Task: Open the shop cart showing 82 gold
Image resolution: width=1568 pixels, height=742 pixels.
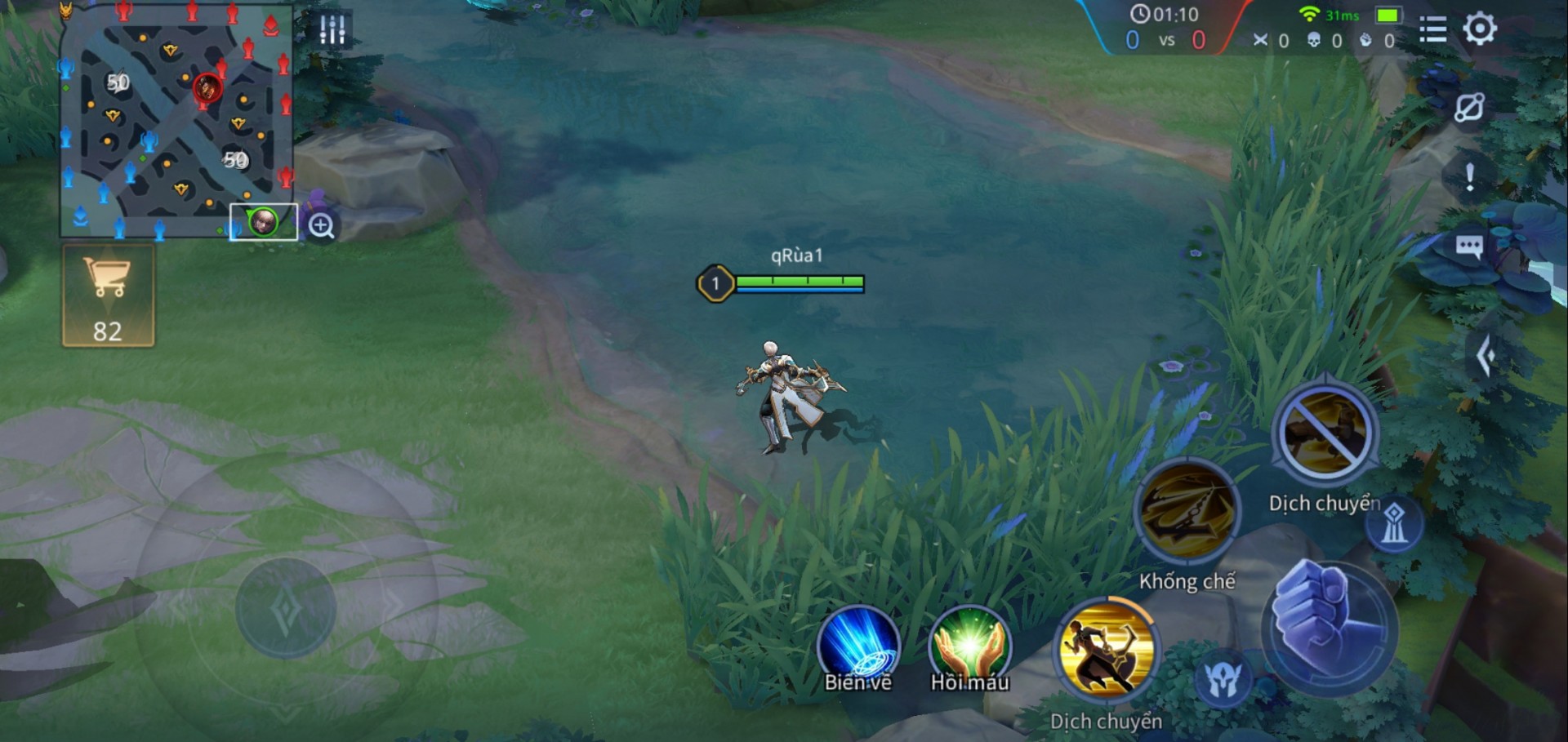Action: point(108,295)
